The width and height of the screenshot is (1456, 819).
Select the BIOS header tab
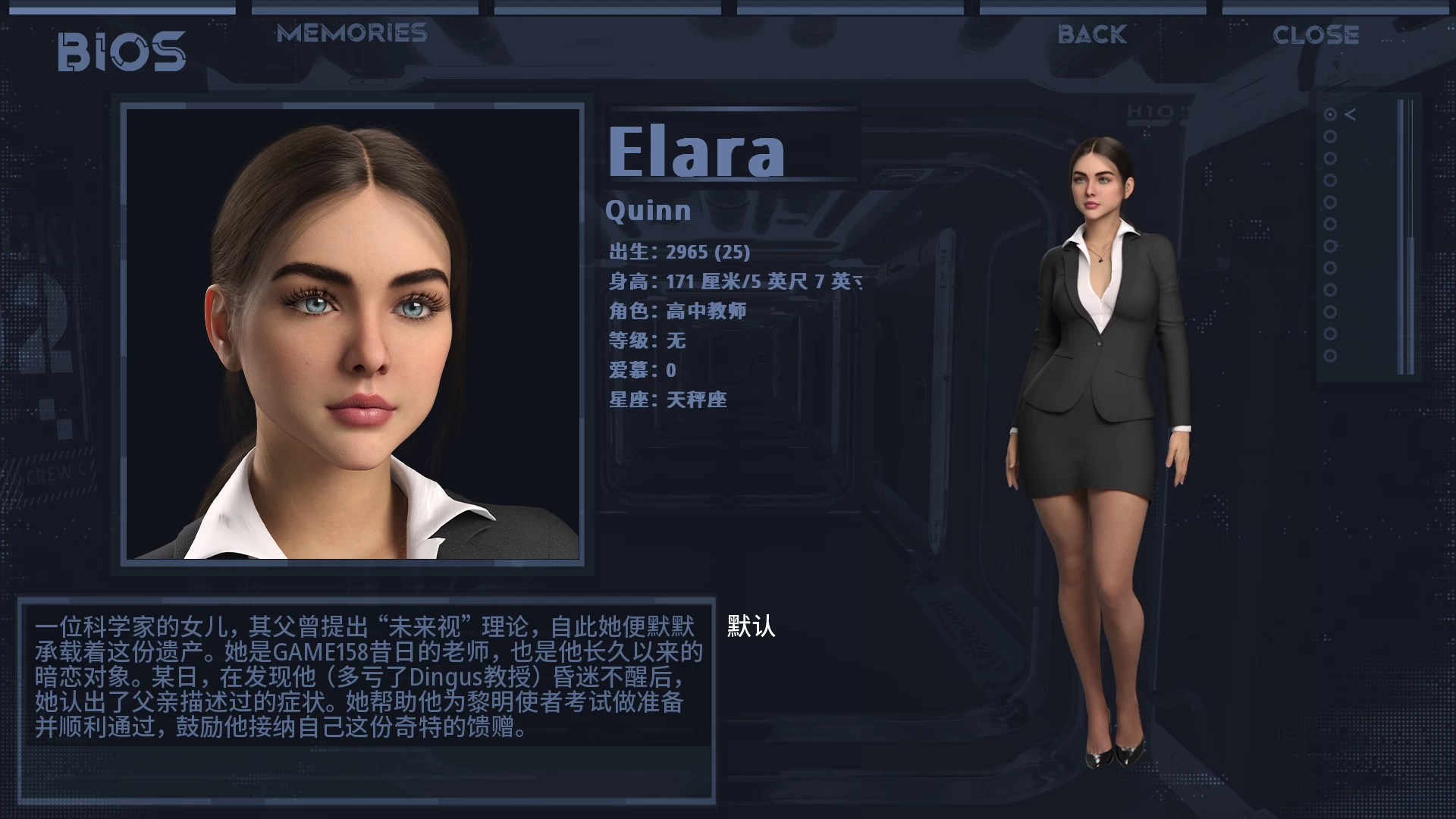122,52
